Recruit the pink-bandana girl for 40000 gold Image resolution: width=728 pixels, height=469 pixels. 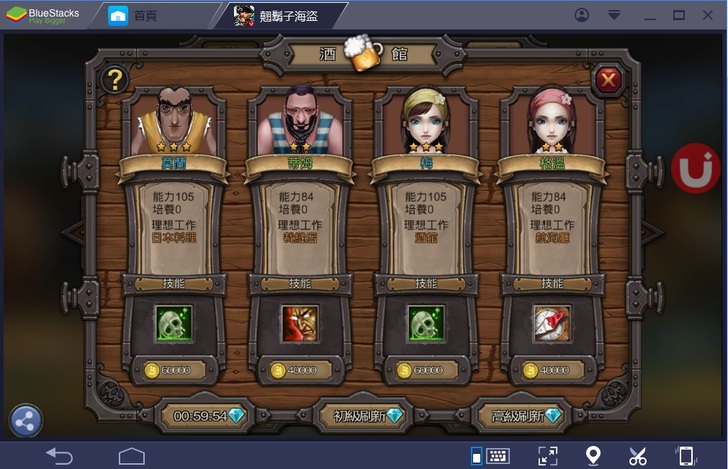tap(551, 371)
